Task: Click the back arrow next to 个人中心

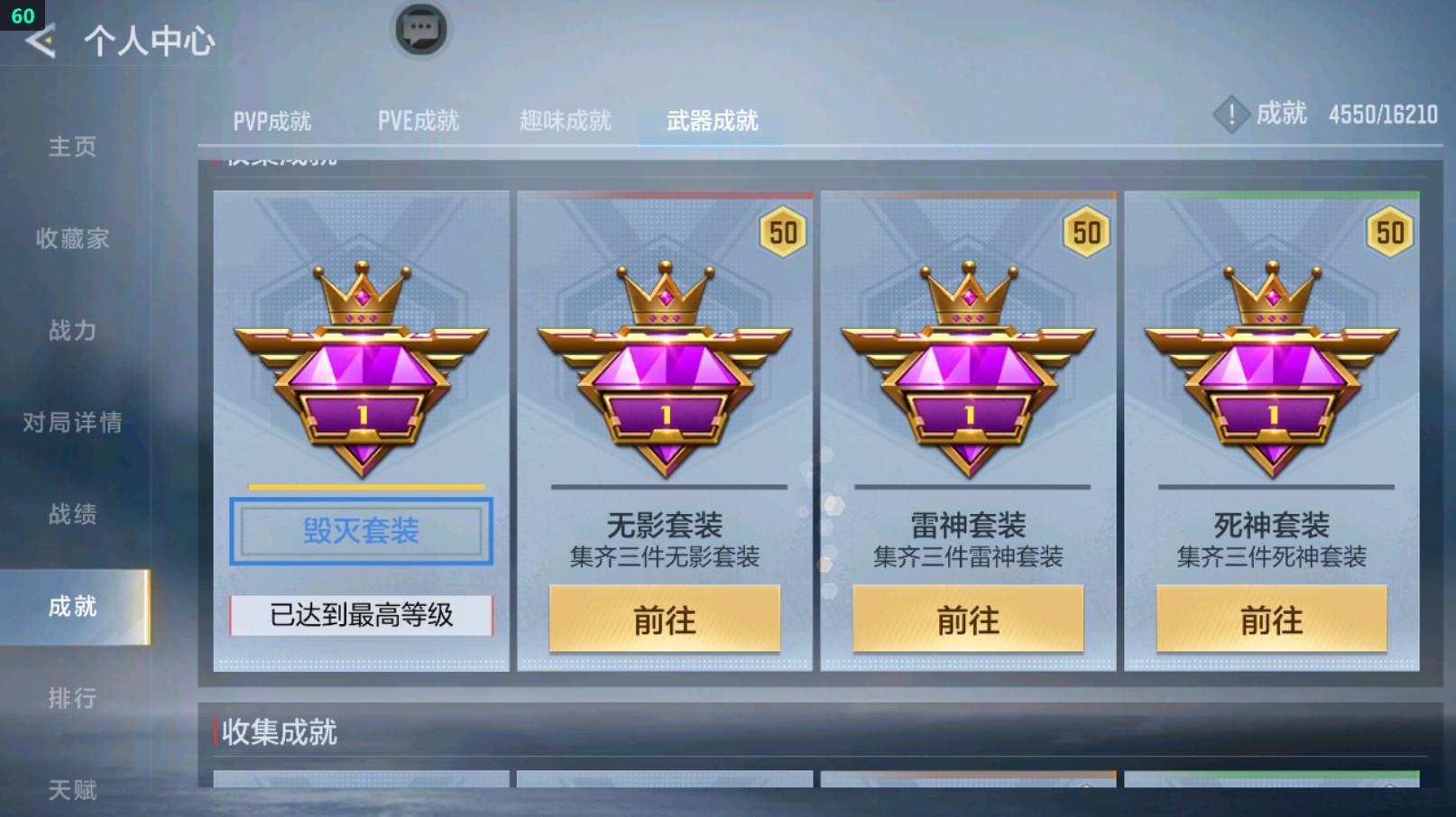Action: click(38, 40)
